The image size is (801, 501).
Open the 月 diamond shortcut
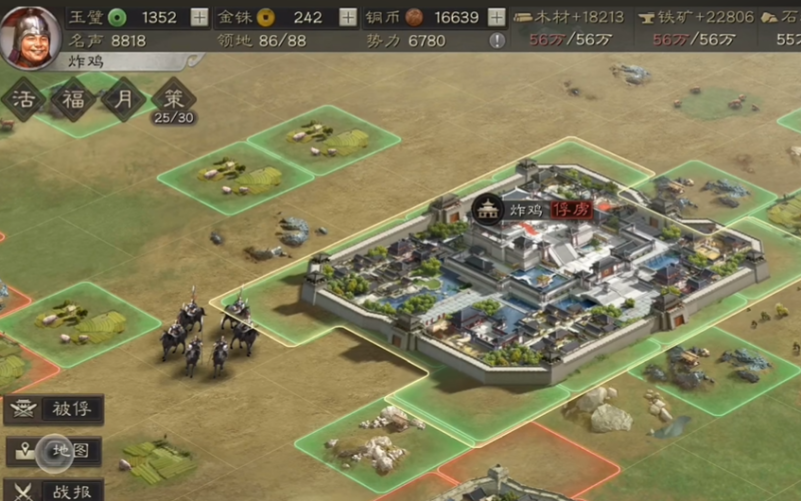[x=124, y=100]
